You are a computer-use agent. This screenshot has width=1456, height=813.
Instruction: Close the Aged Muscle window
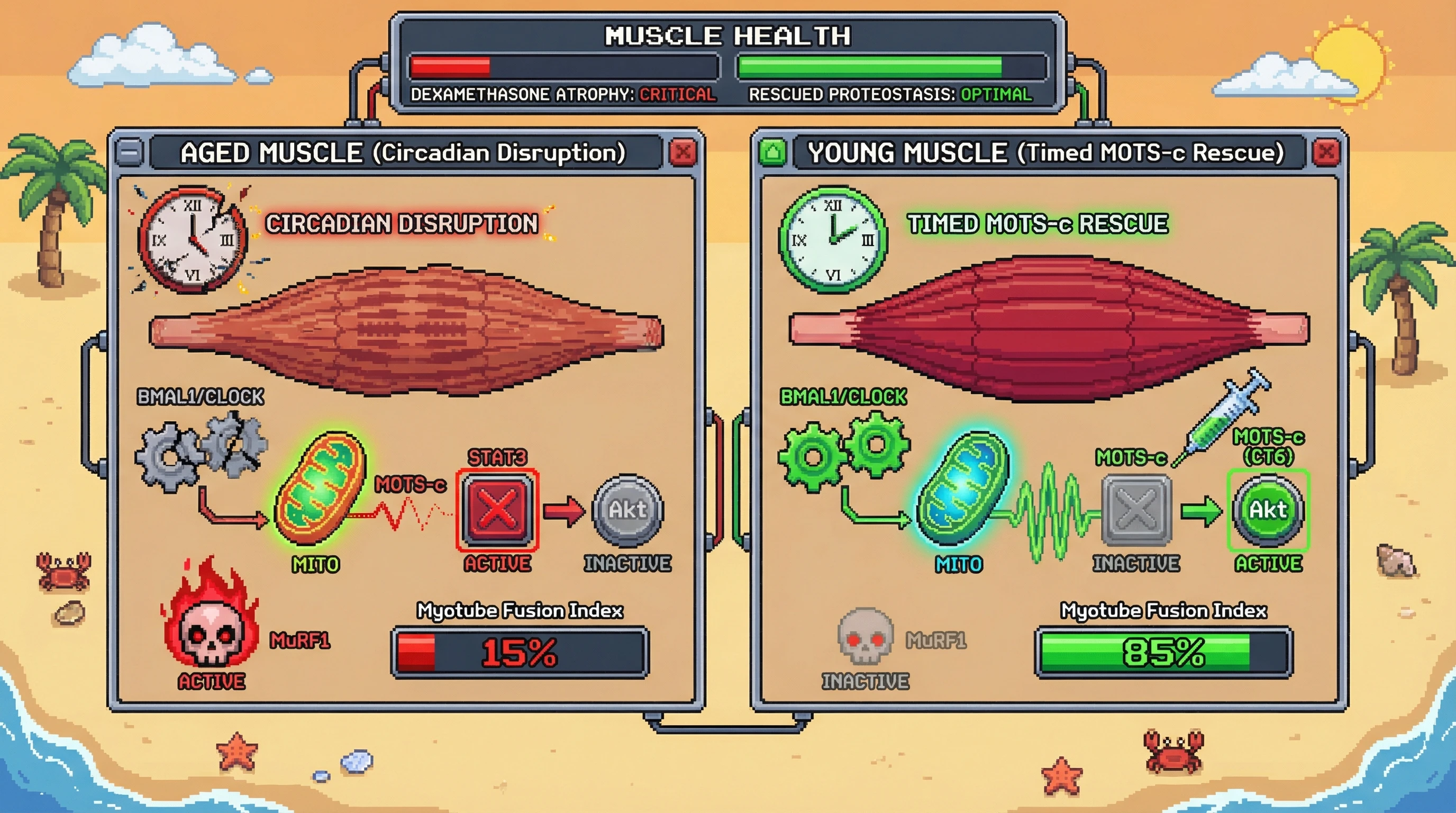[x=683, y=152]
